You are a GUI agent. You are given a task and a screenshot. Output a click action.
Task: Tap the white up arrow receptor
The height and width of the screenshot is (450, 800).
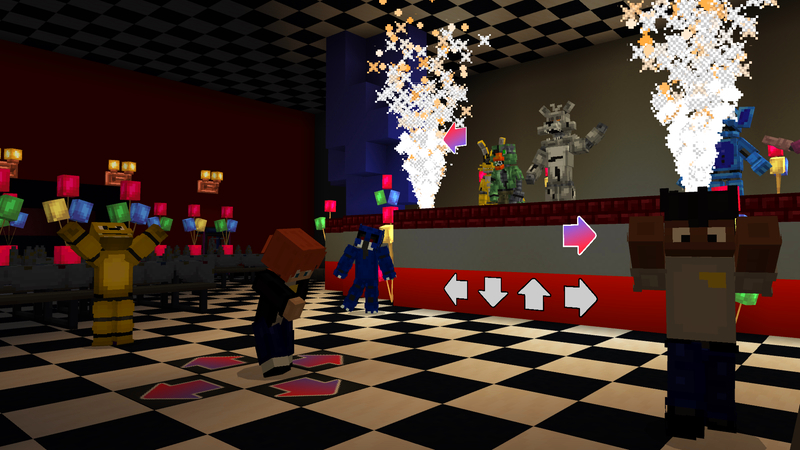click(x=534, y=294)
